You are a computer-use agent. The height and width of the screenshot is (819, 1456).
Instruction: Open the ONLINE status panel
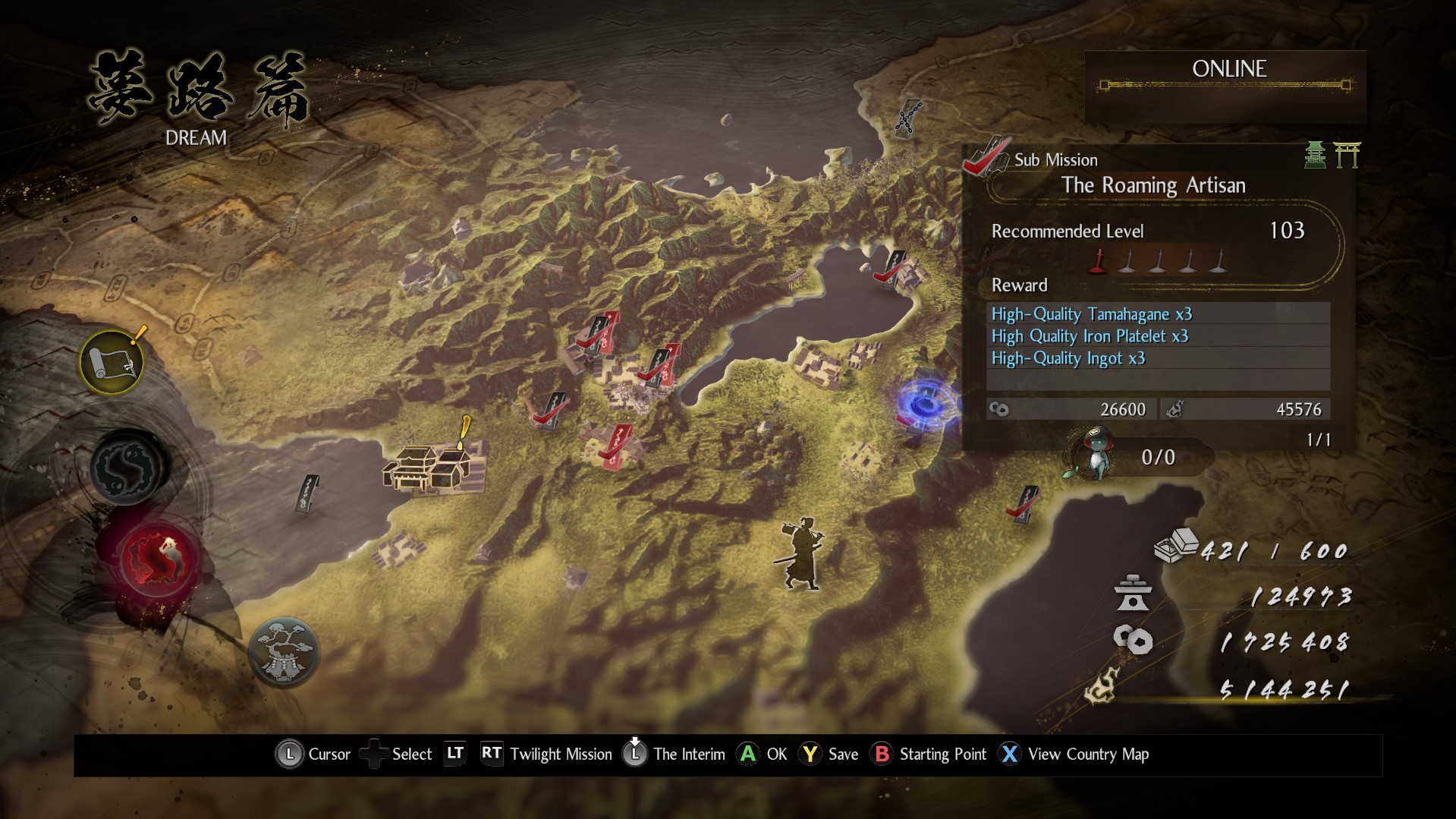click(1226, 79)
